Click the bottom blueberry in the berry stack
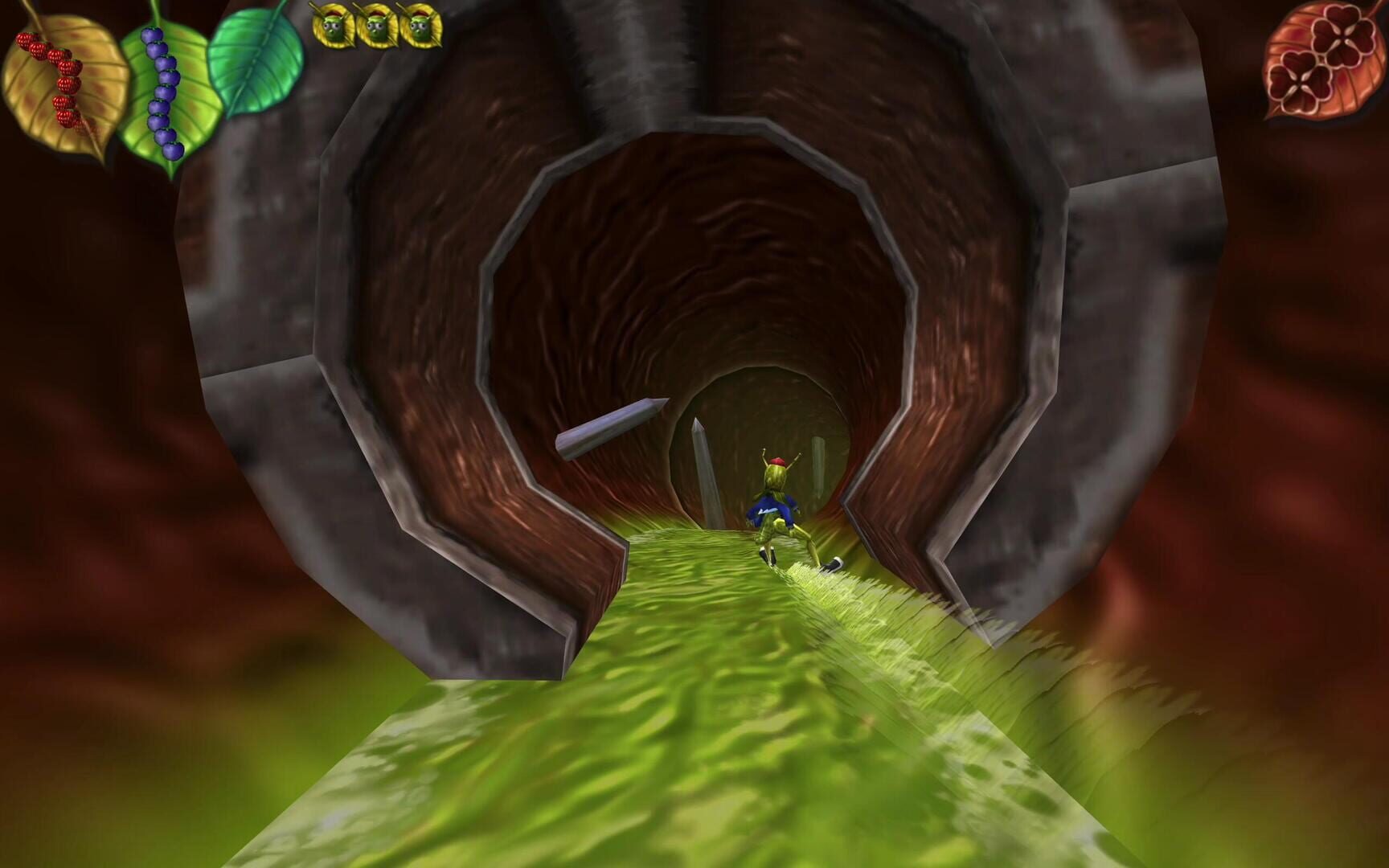 point(172,149)
